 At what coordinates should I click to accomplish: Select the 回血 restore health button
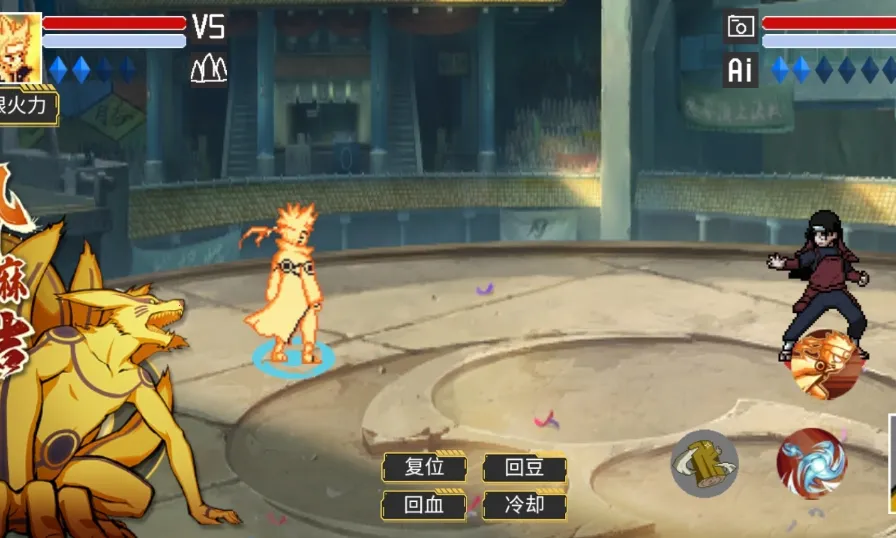pyautogui.click(x=424, y=505)
